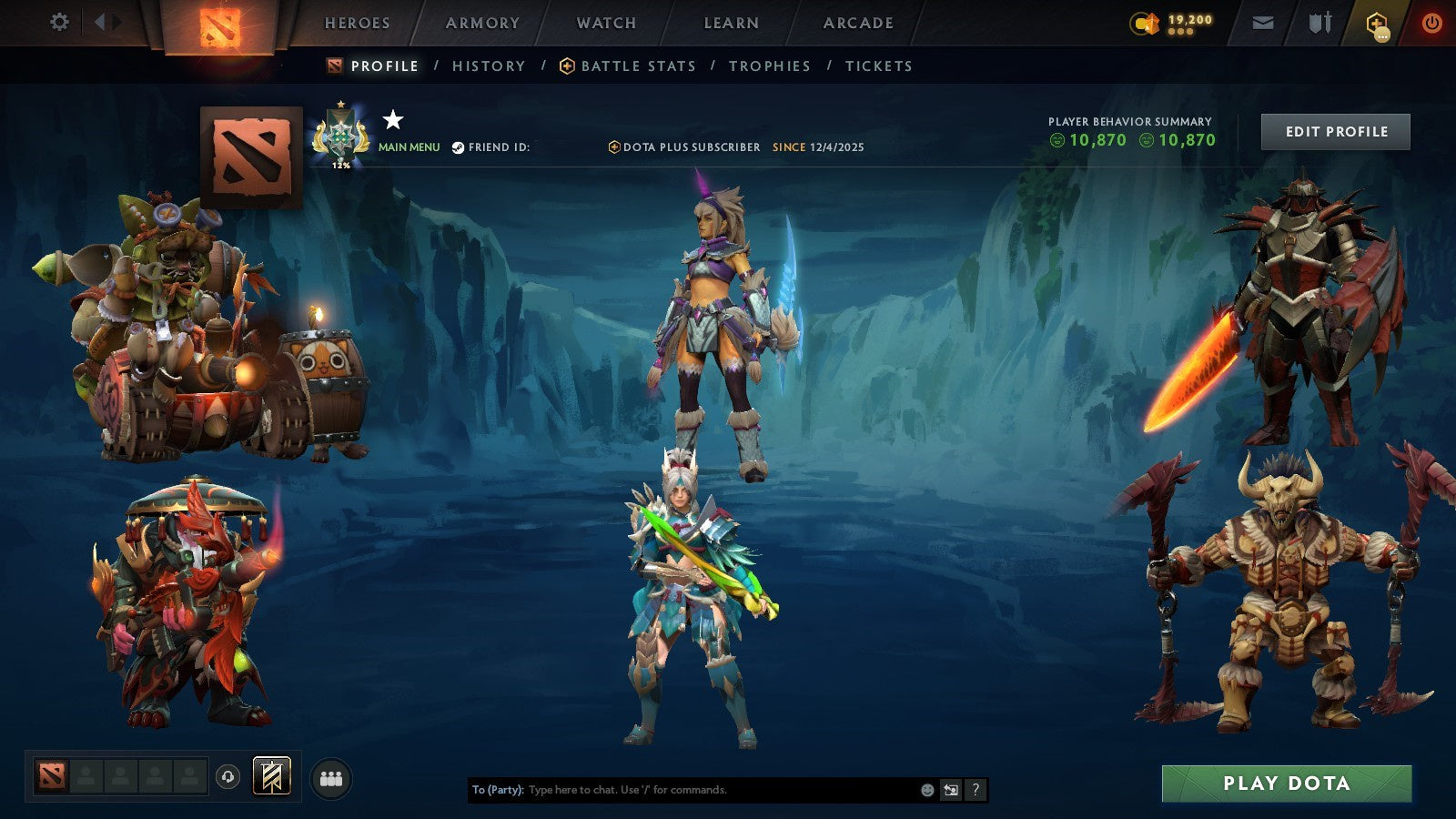
Task: Toggle the whisper/chat target icon
Action: 949,790
